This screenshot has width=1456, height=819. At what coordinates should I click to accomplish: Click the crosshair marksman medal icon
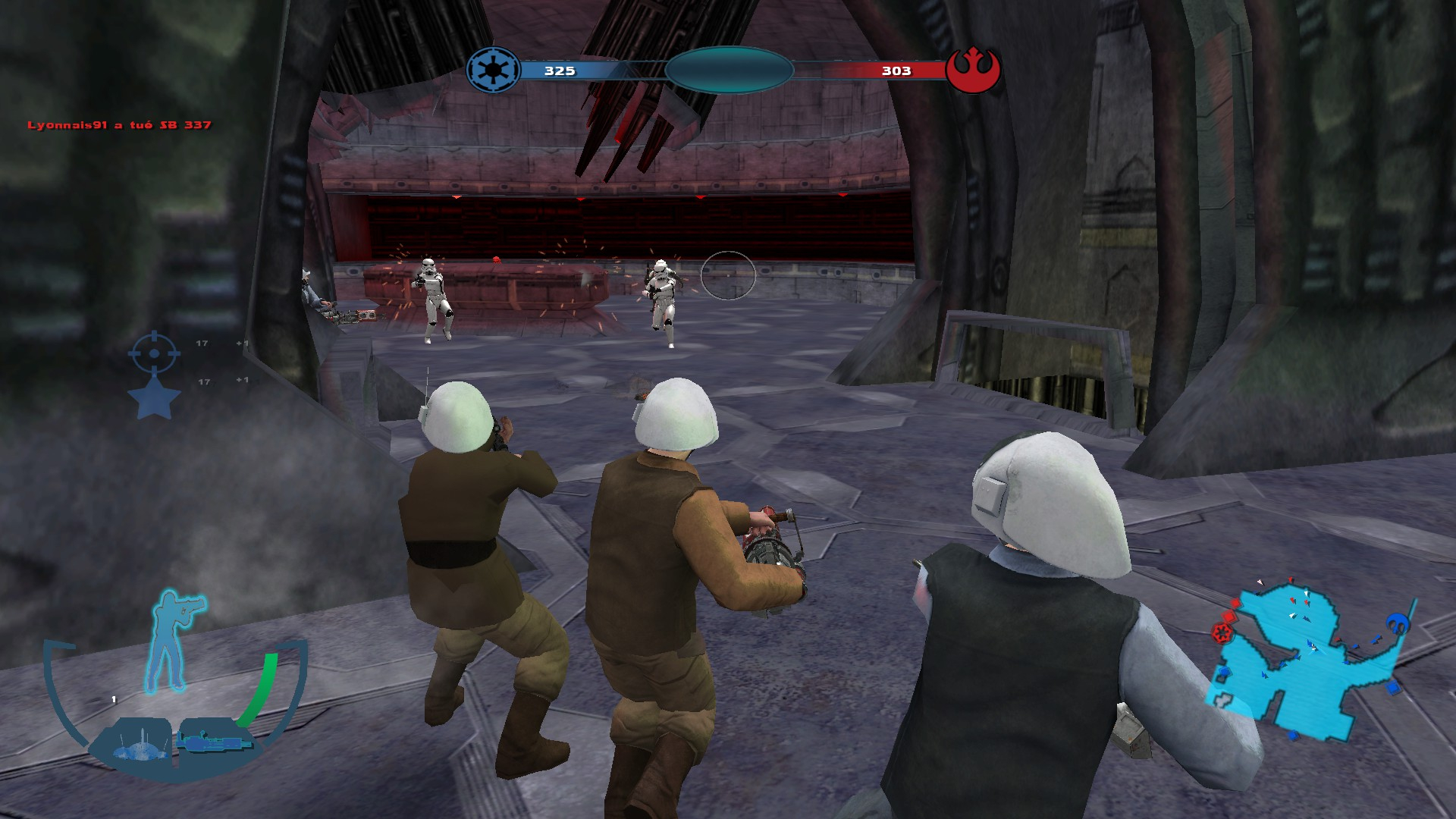click(x=155, y=352)
